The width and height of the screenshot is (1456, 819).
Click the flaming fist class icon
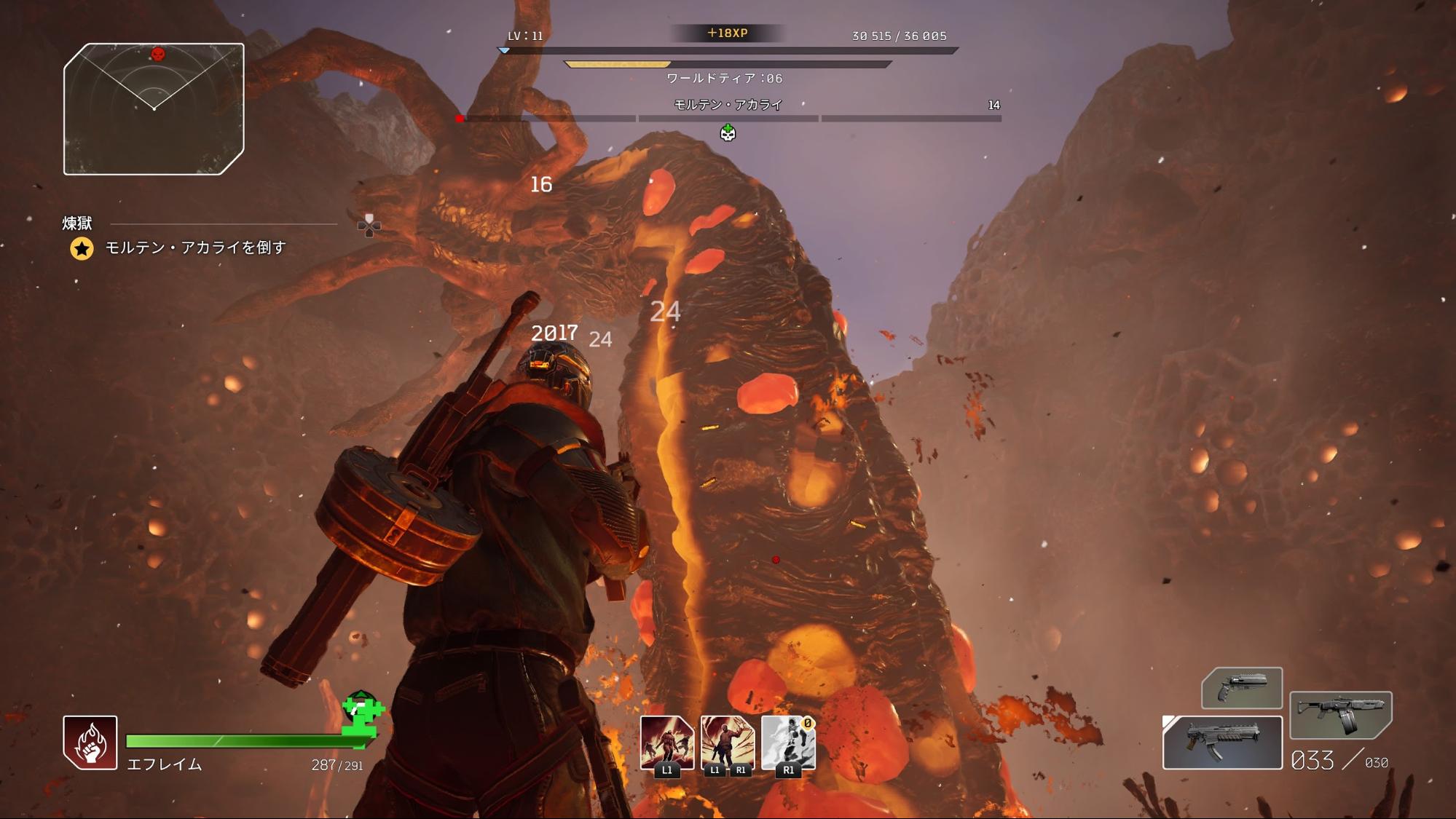click(x=90, y=743)
